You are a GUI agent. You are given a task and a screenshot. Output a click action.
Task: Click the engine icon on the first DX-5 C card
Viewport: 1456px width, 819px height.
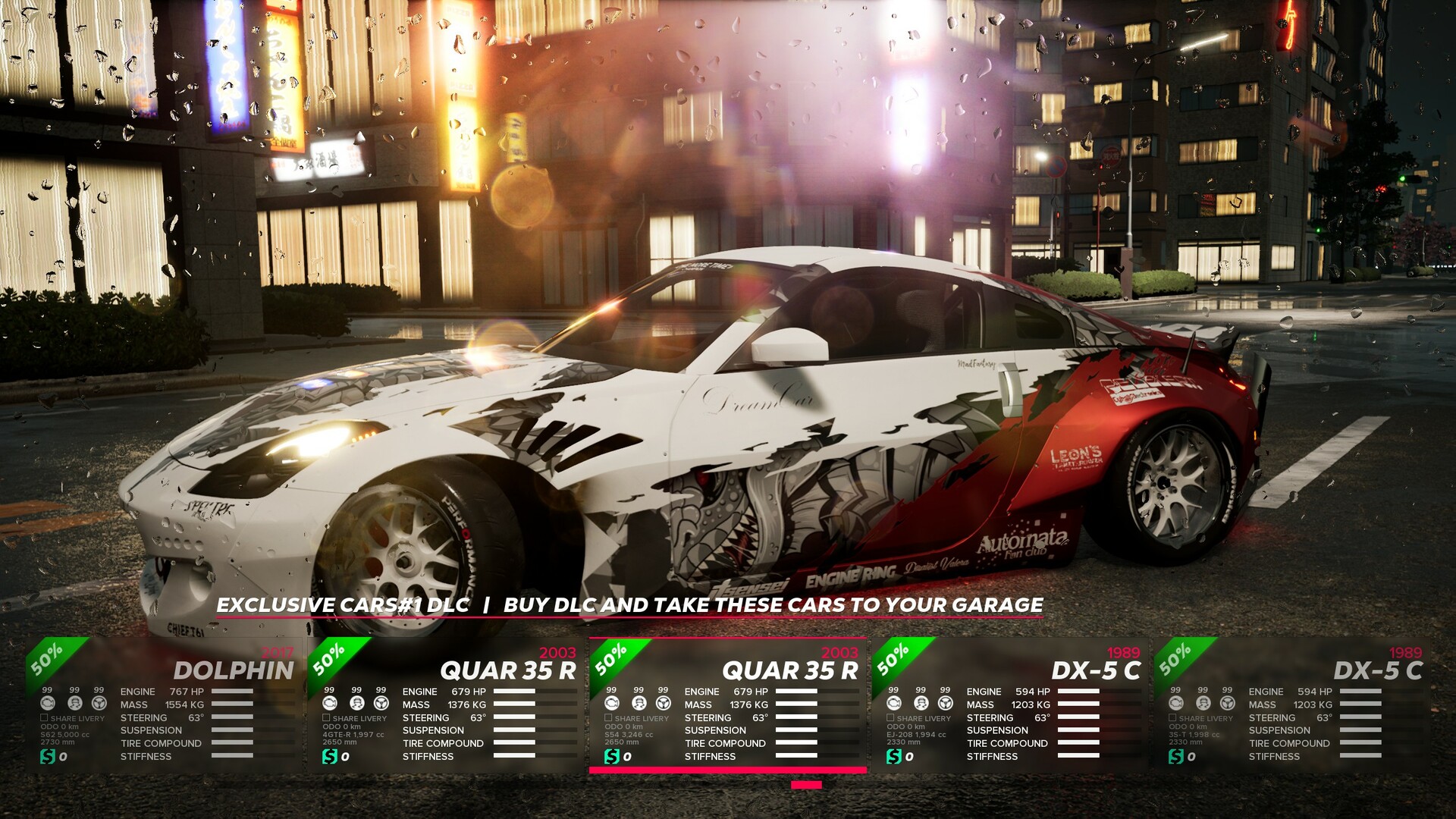tap(893, 704)
